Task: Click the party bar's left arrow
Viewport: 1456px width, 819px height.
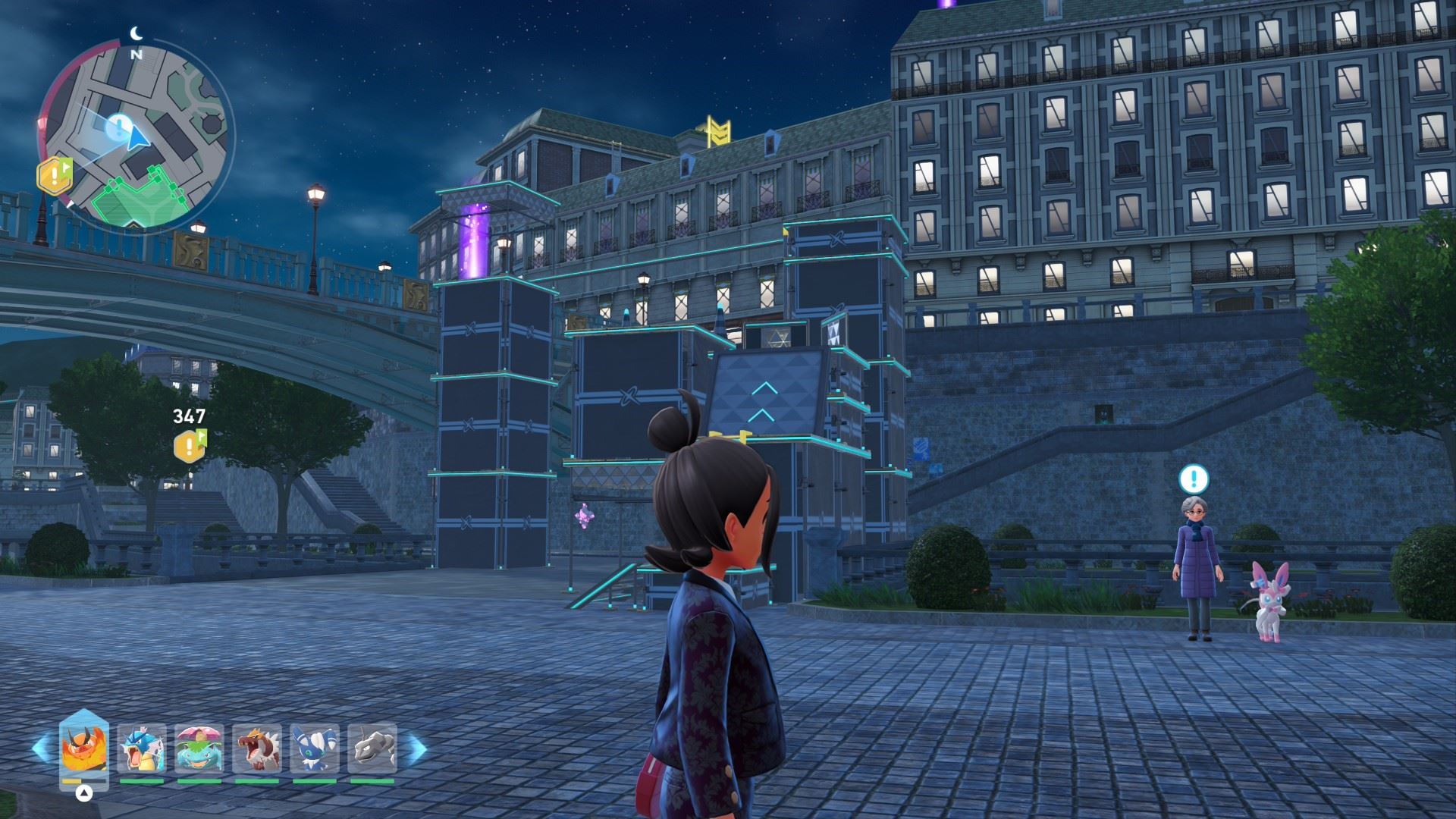Action: point(41,748)
